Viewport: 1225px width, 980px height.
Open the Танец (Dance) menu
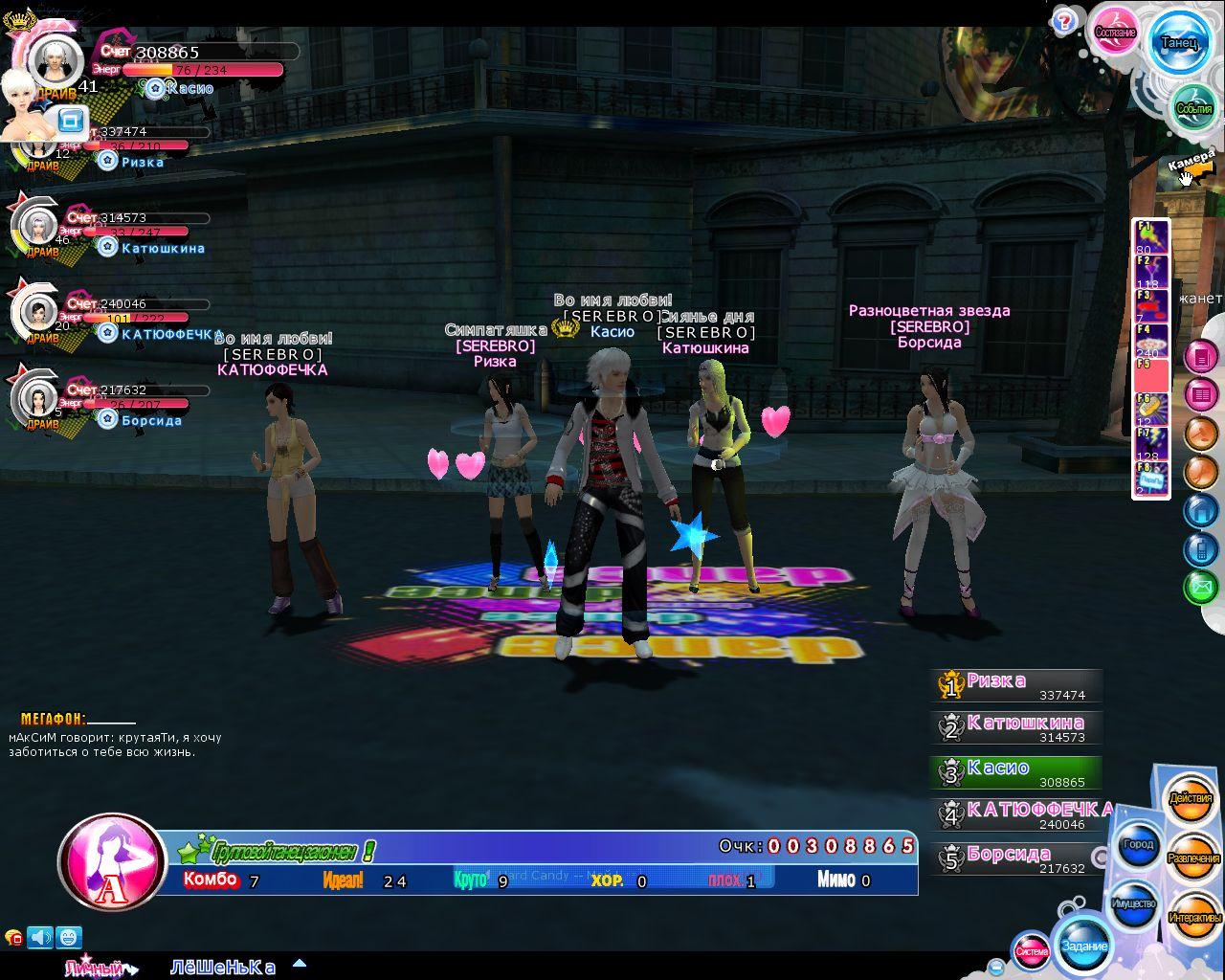(x=1178, y=42)
